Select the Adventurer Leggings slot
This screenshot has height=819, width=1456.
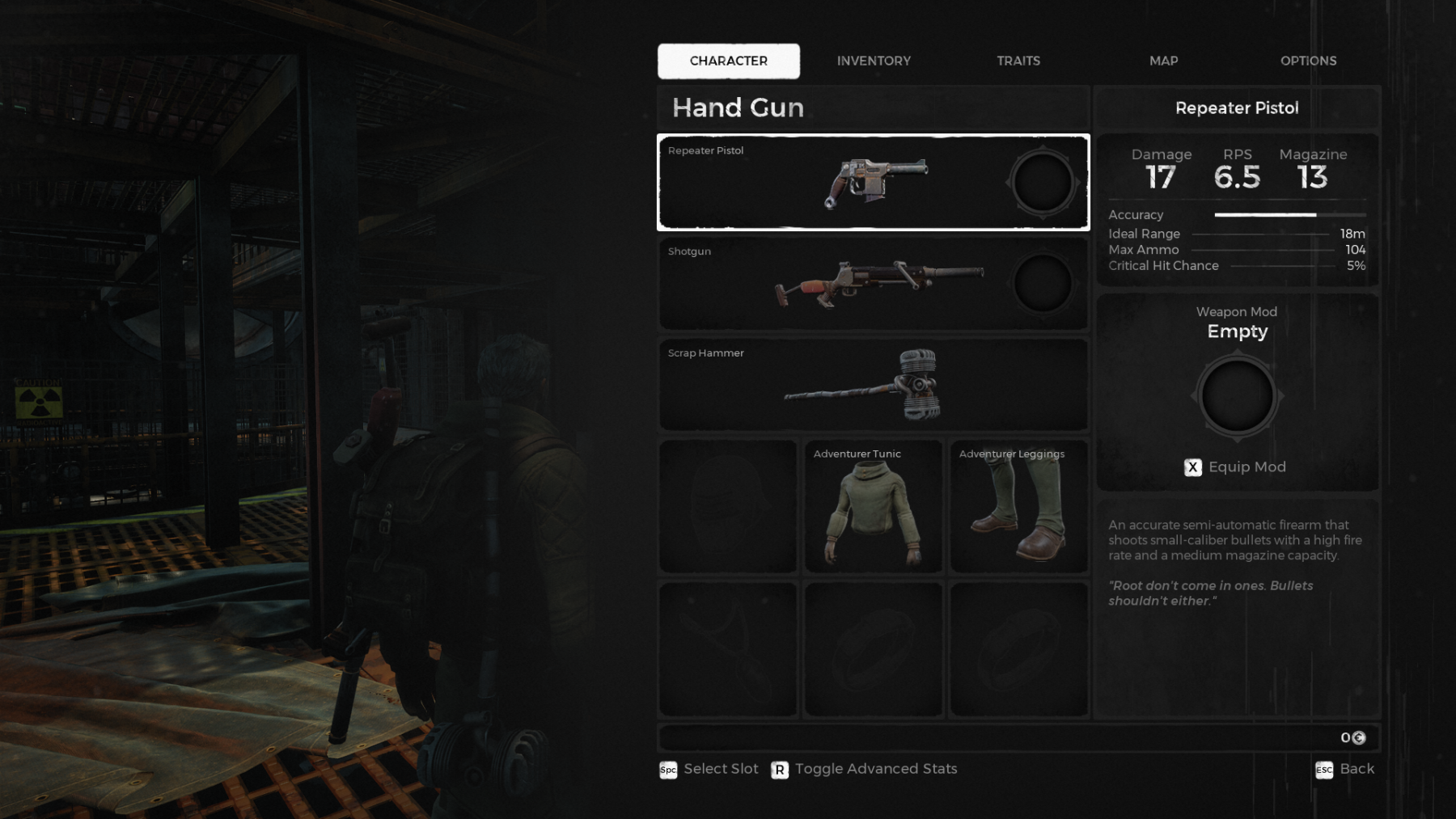(1018, 507)
